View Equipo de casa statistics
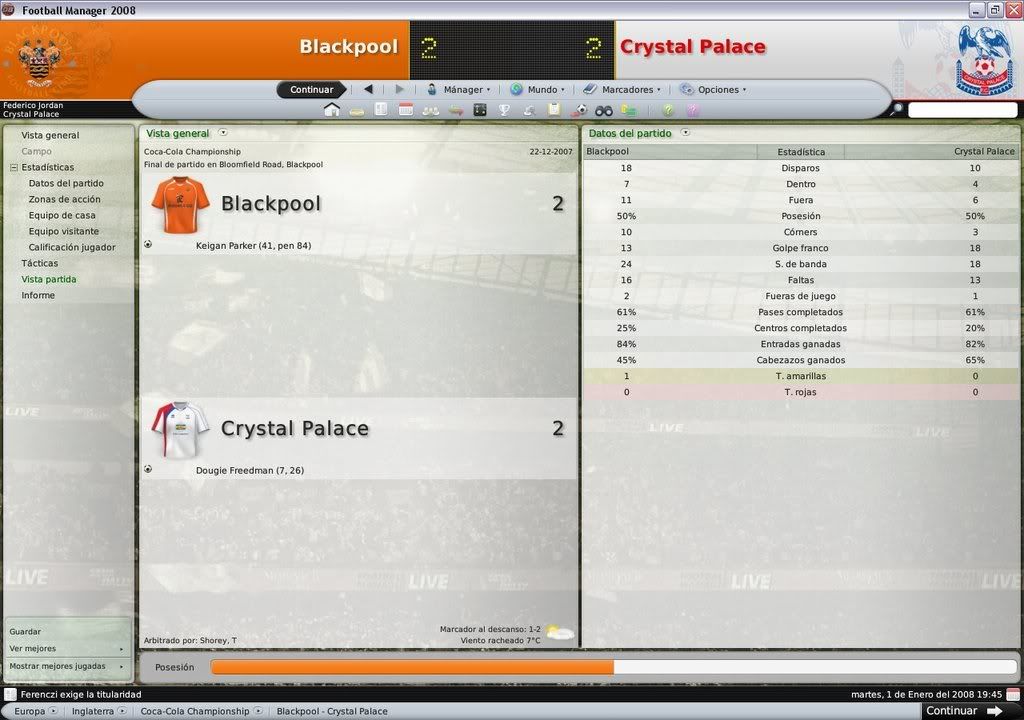Viewport: 1024px width, 720px height. click(x=62, y=215)
